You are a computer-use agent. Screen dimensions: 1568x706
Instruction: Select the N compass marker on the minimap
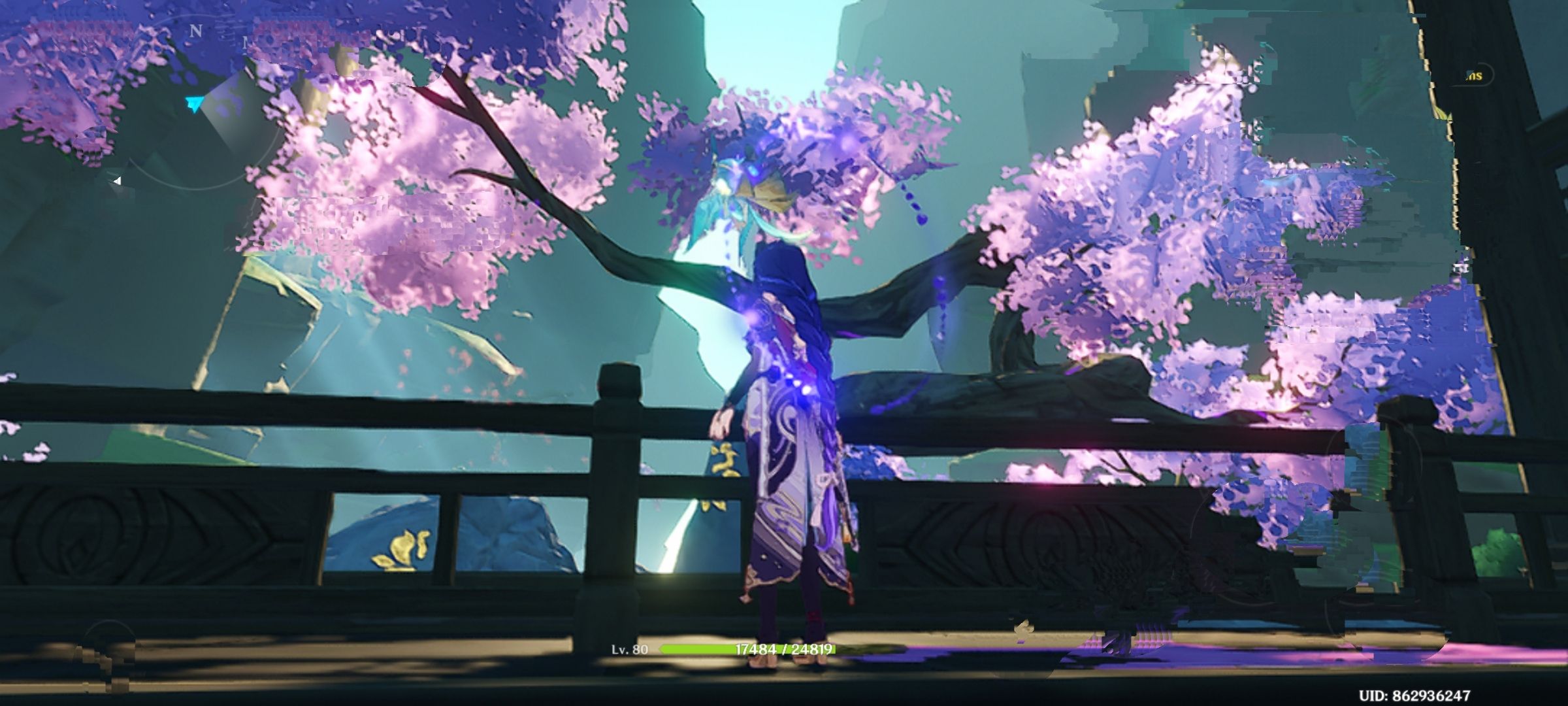(x=195, y=31)
